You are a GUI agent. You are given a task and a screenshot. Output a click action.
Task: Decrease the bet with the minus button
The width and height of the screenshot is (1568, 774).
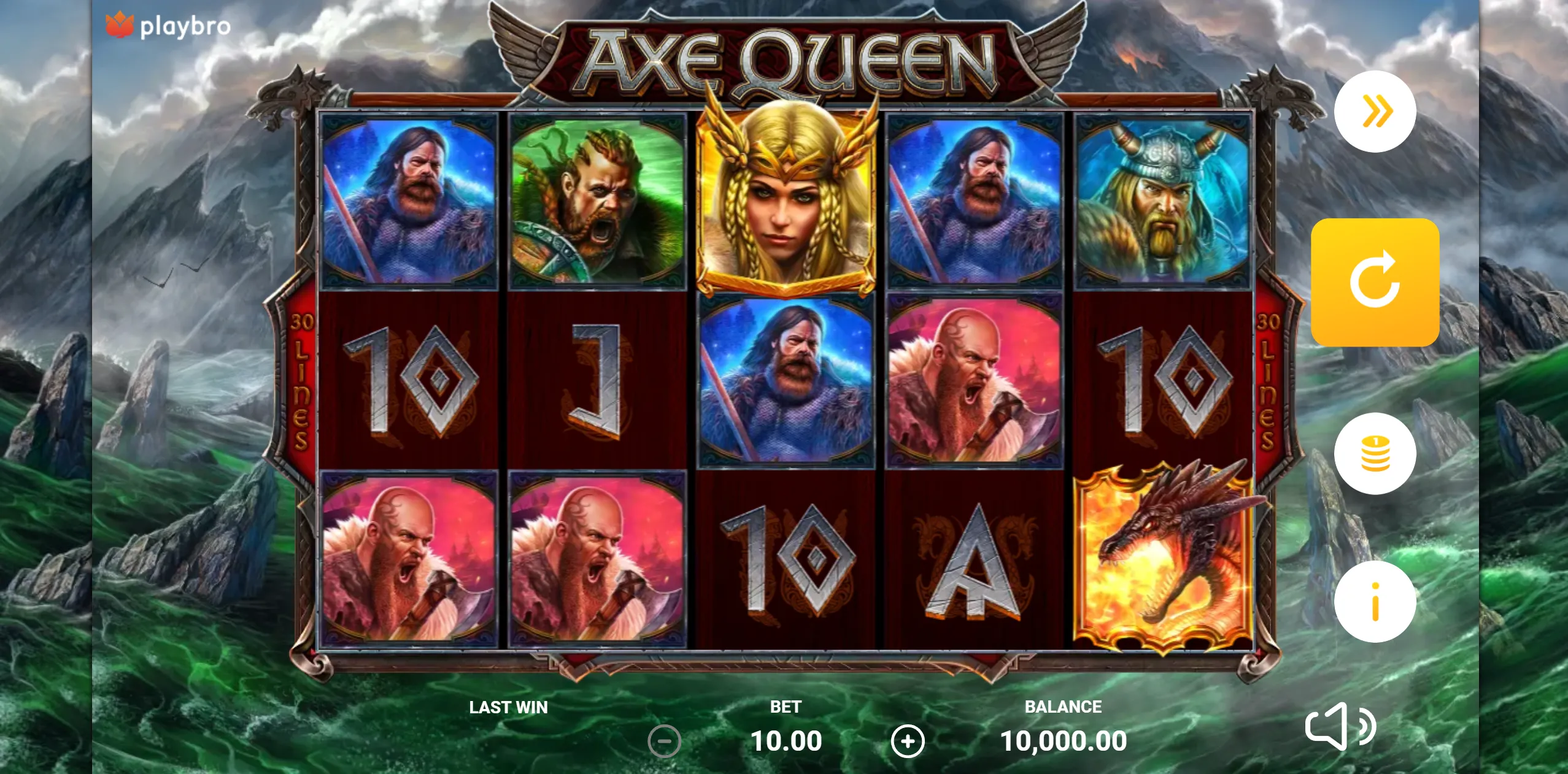tap(665, 740)
